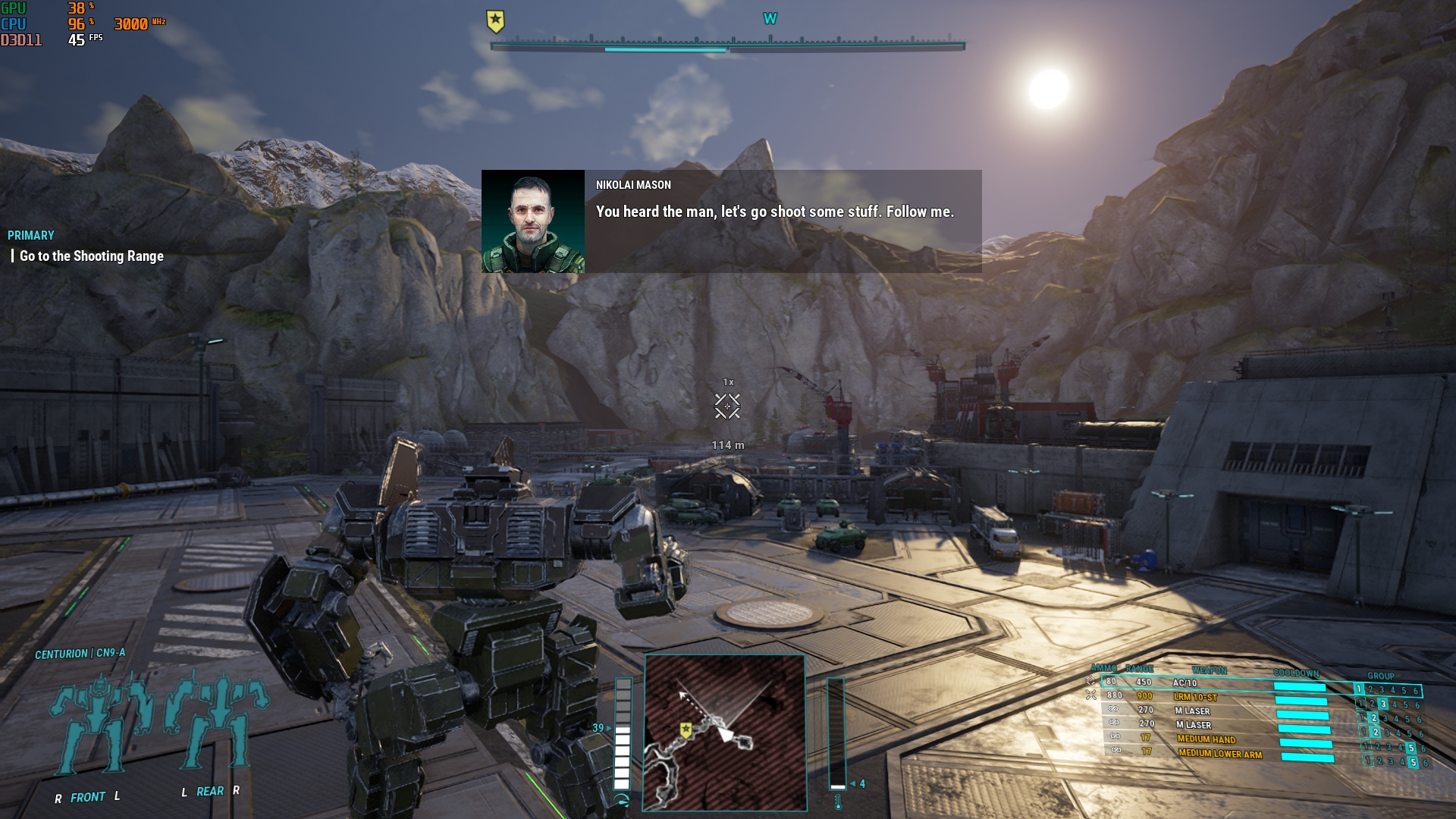Image resolution: width=1456 pixels, height=819 pixels.
Task: Select the Go to the Shooting Range objective
Action: [92, 256]
